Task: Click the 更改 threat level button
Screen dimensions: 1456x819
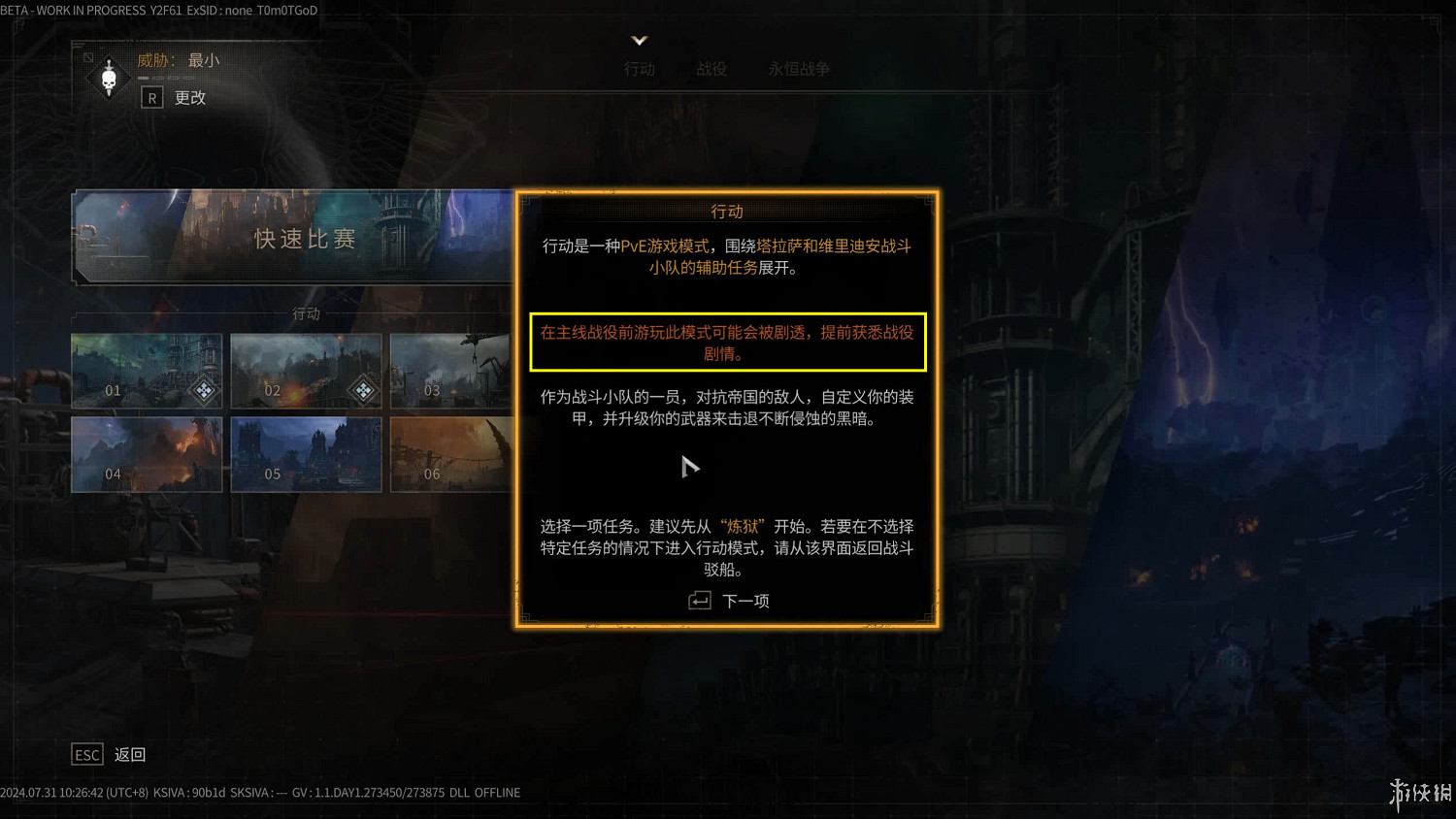Action: (190, 97)
